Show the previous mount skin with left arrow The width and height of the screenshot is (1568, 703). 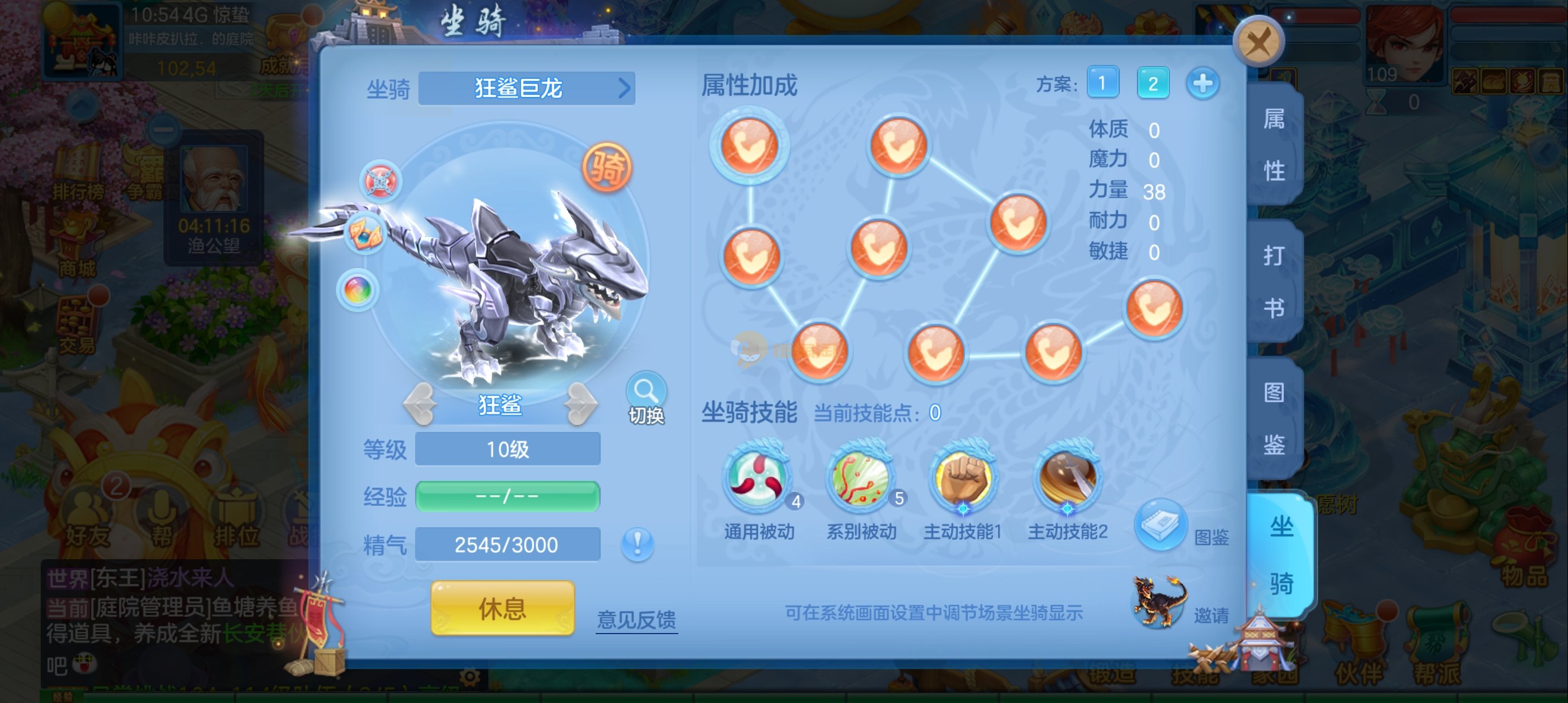(x=420, y=403)
